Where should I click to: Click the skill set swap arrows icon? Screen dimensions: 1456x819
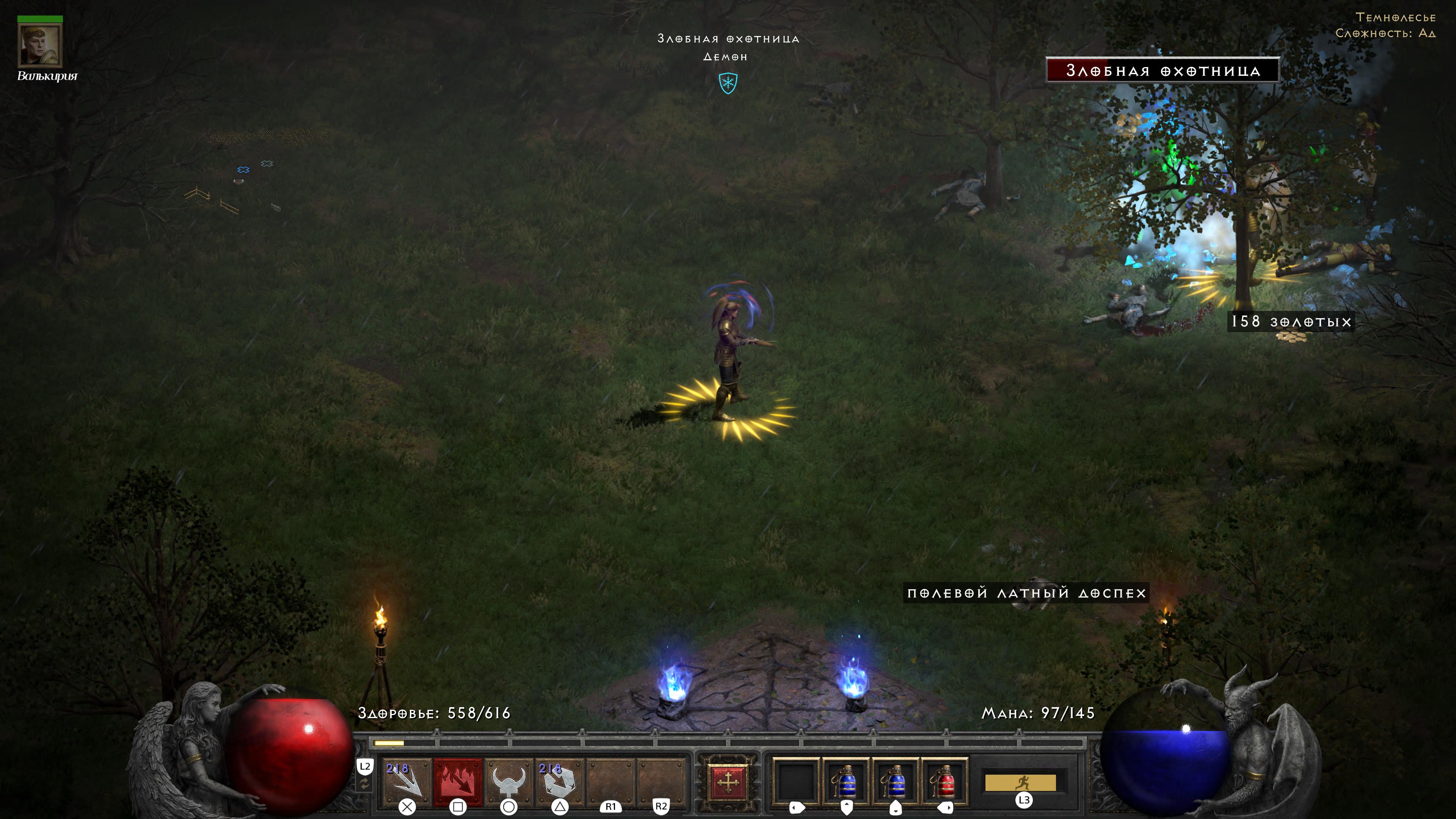point(364,784)
